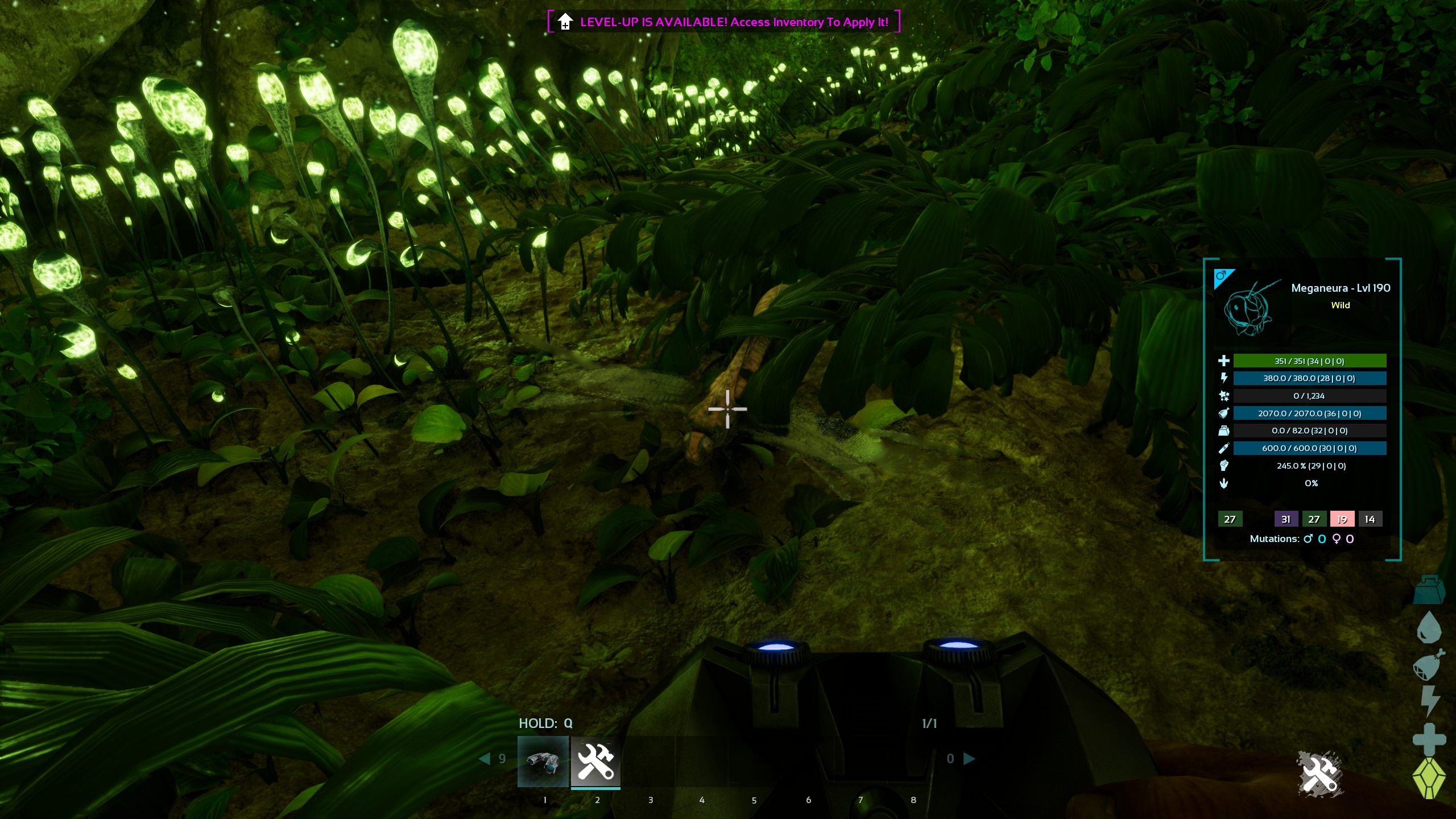This screenshot has width=1456, height=819.
Task: Go to previous hotbar page with left arrow
Action: point(485,758)
